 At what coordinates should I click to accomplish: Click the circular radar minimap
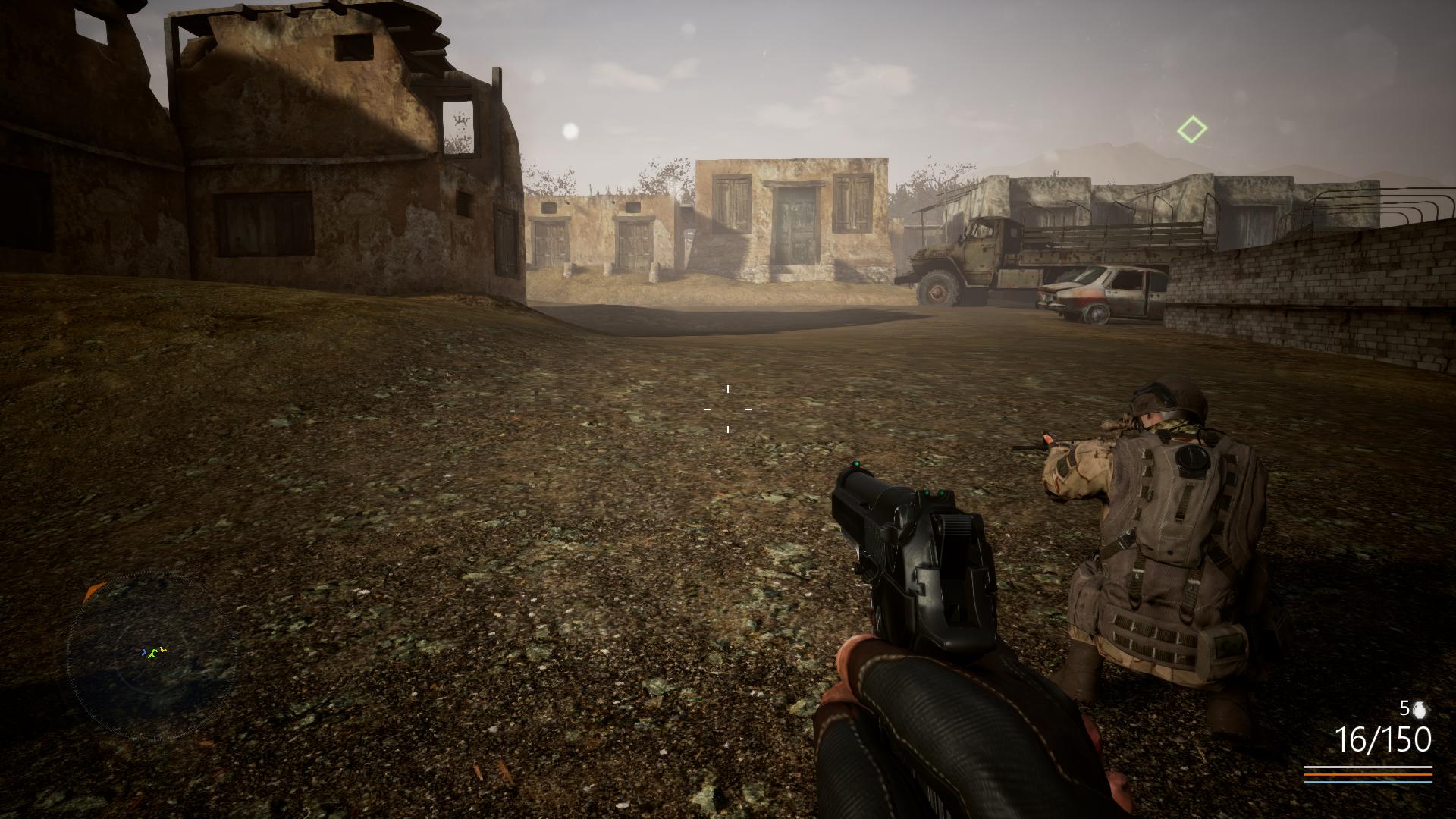click(x=152, y=657)
